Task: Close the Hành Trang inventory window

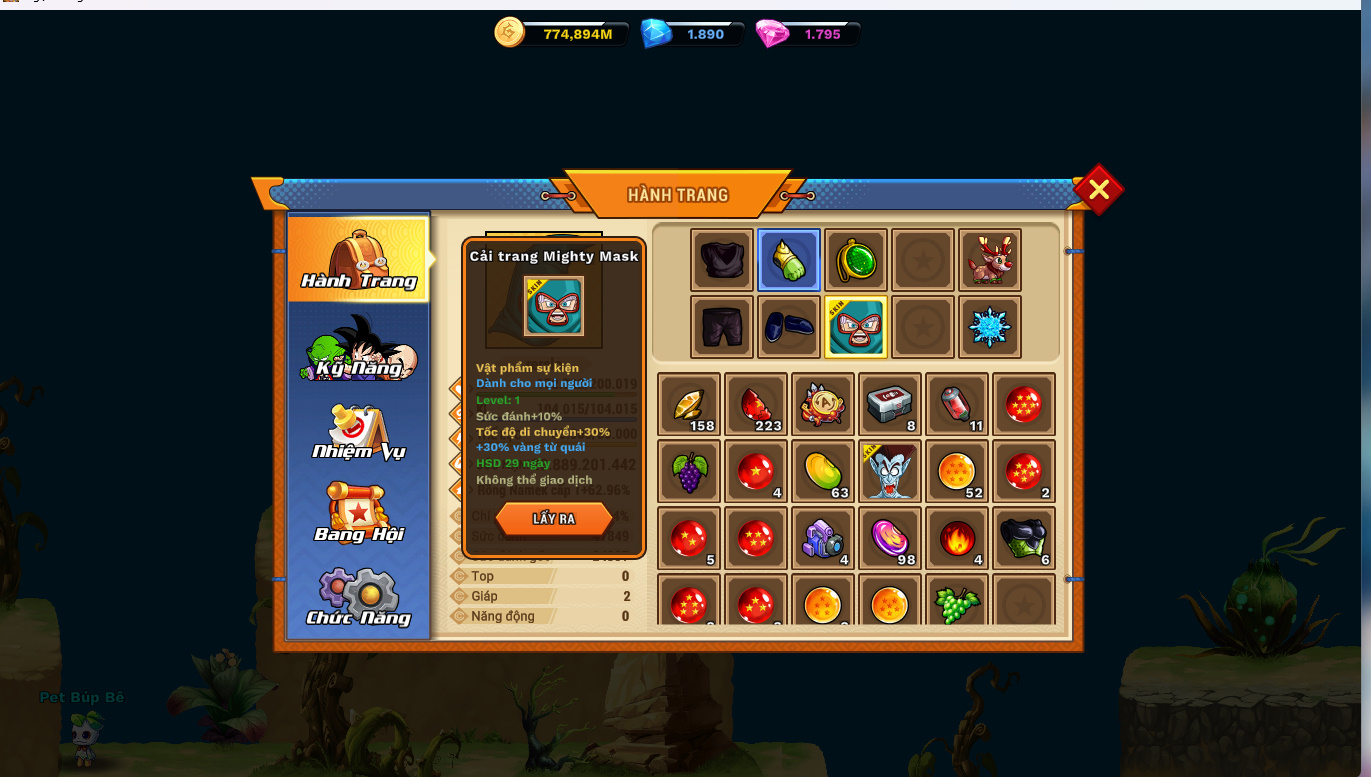Action: 1098,189
